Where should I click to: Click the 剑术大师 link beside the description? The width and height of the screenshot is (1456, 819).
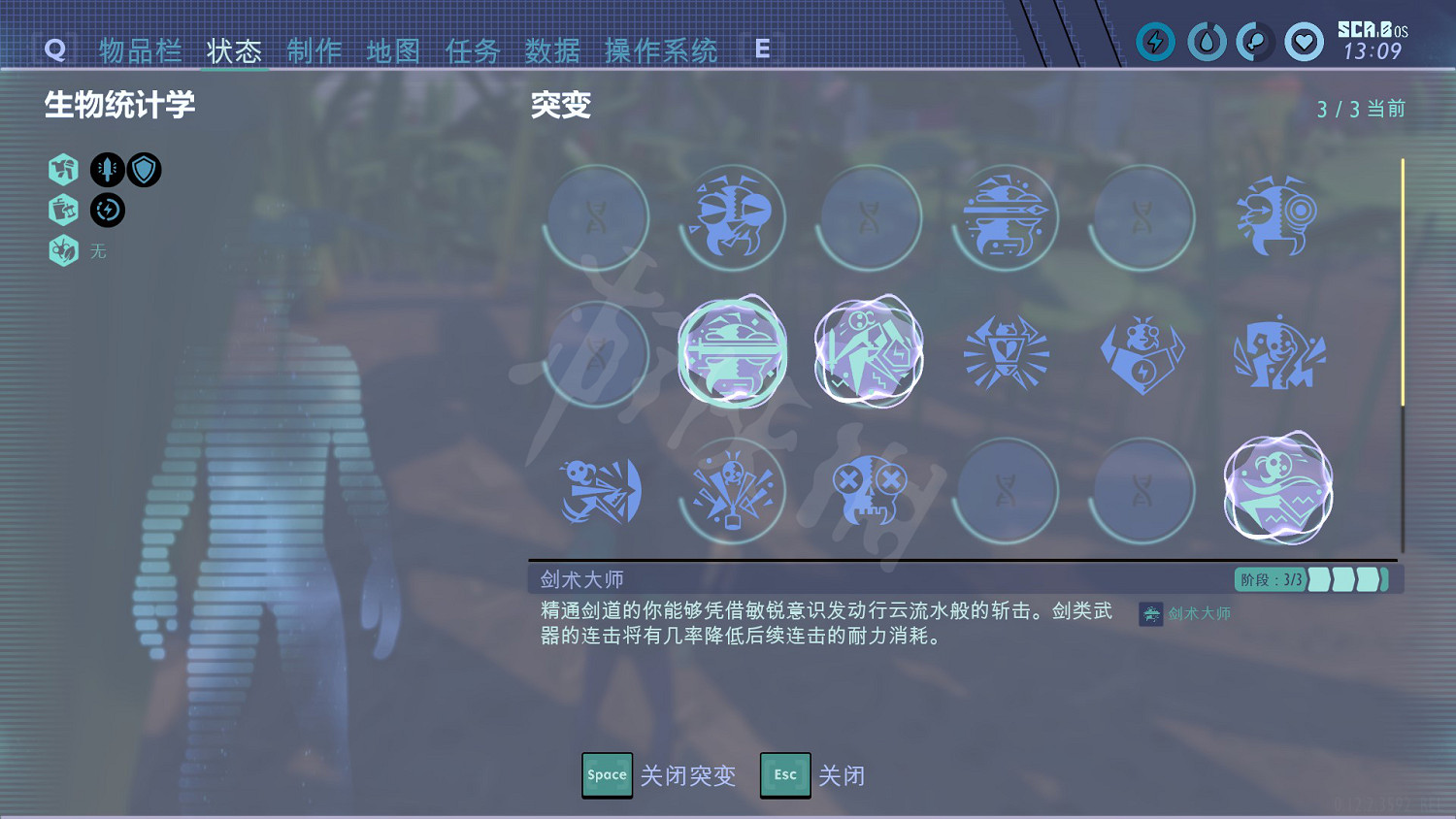click(1197, 613)
